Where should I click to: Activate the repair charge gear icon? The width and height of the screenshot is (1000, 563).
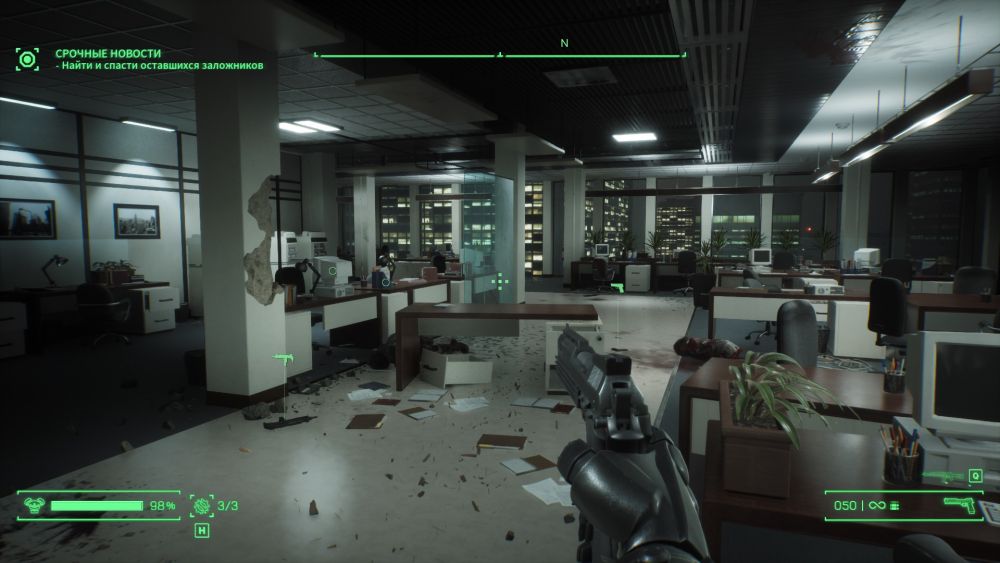click(201, 506)
